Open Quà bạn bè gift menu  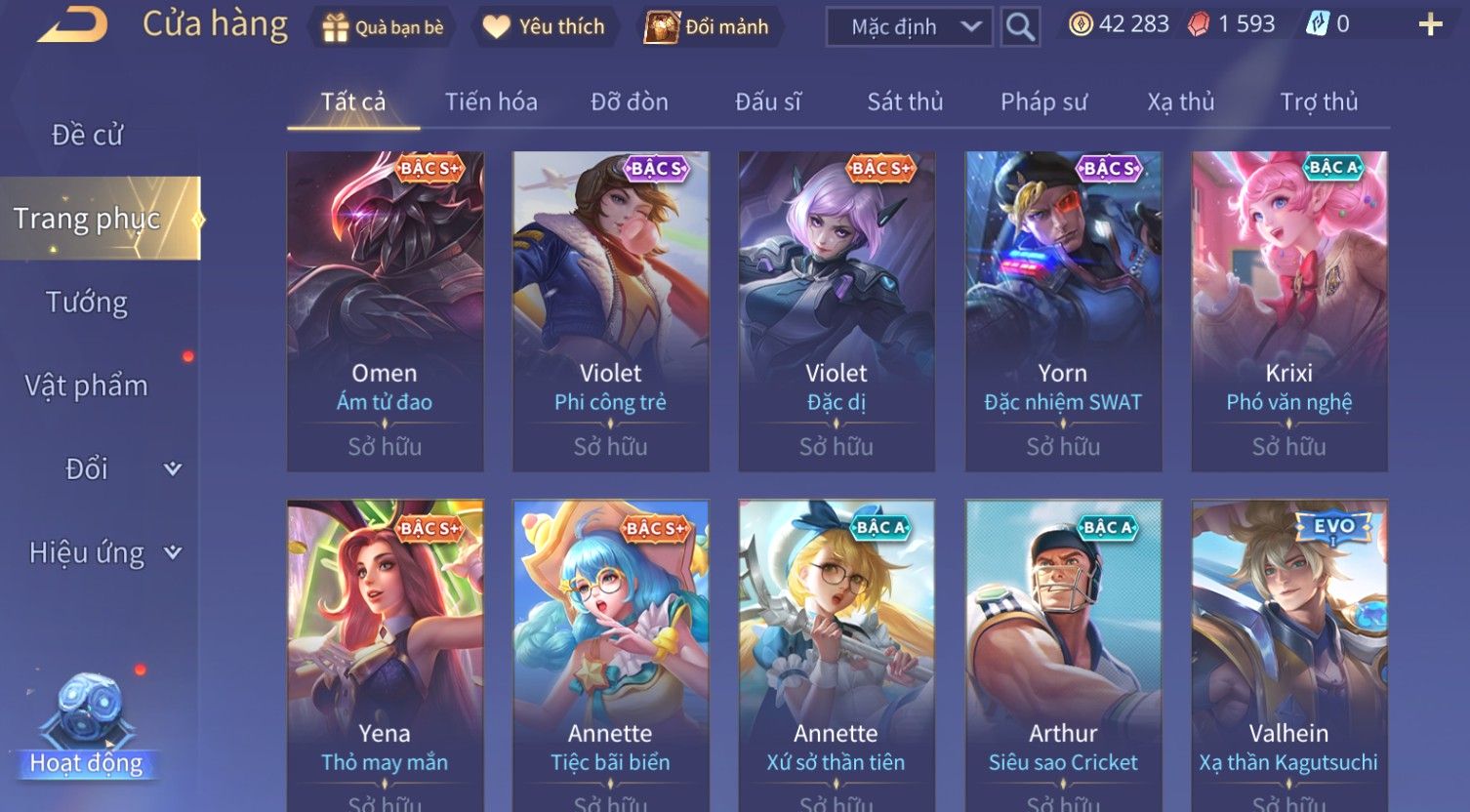(383, 27)
